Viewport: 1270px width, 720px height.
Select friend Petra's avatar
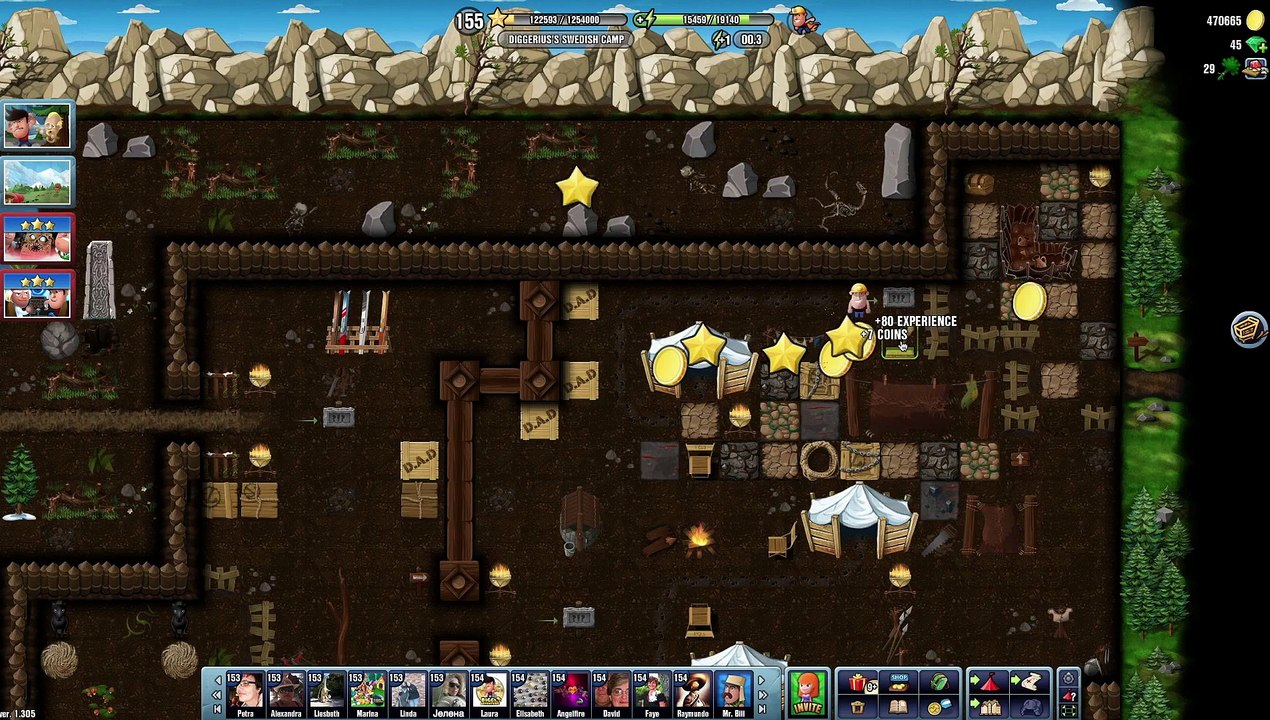[245, 692]
